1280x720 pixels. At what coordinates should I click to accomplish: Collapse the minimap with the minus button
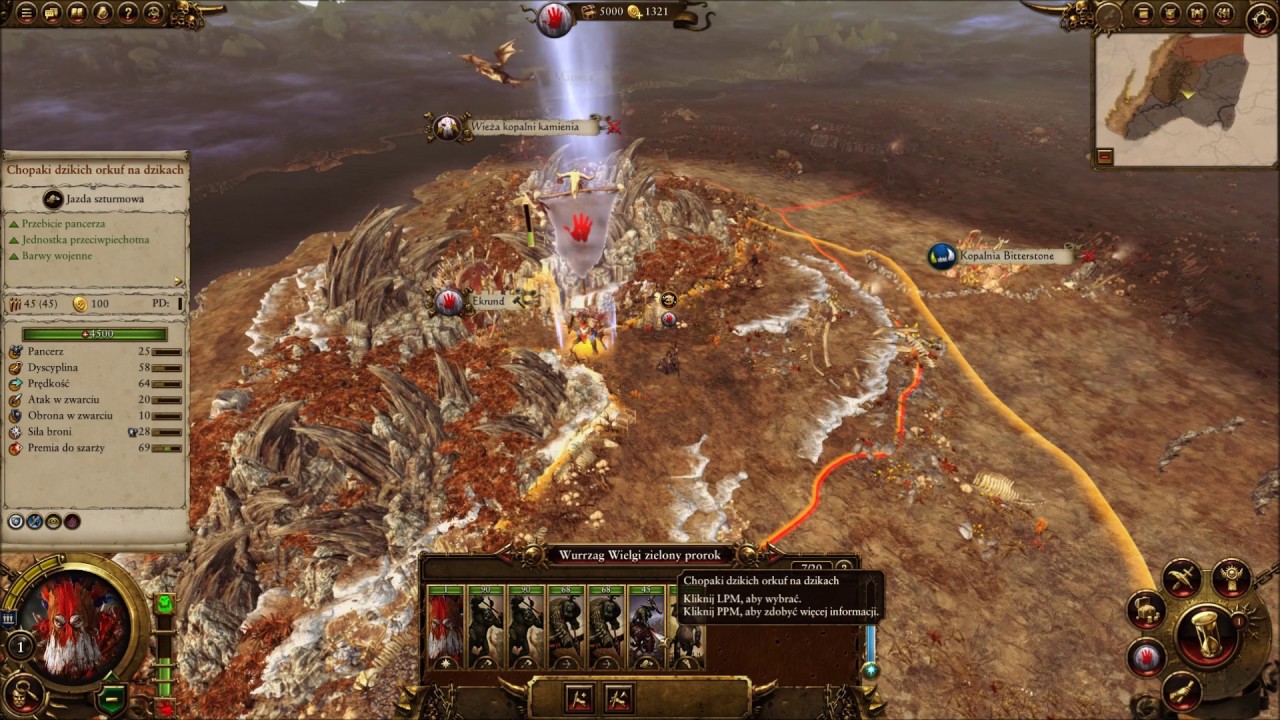pyautogui.click(x=1106, y=156)
